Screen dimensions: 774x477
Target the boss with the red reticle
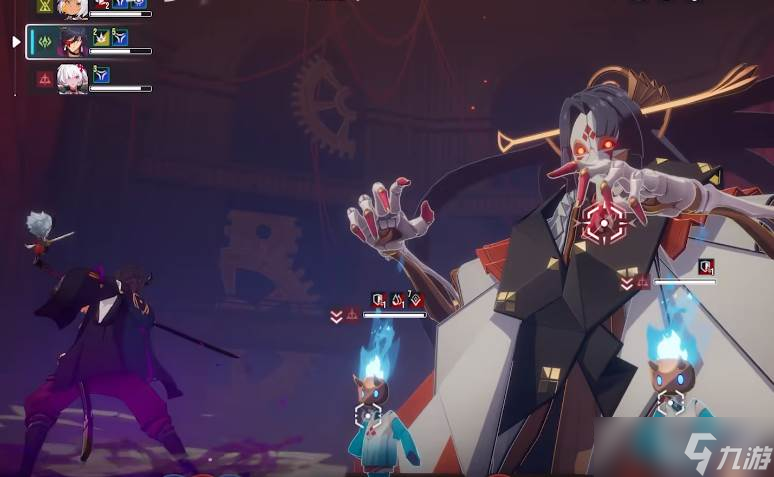(x=605, y=222)
